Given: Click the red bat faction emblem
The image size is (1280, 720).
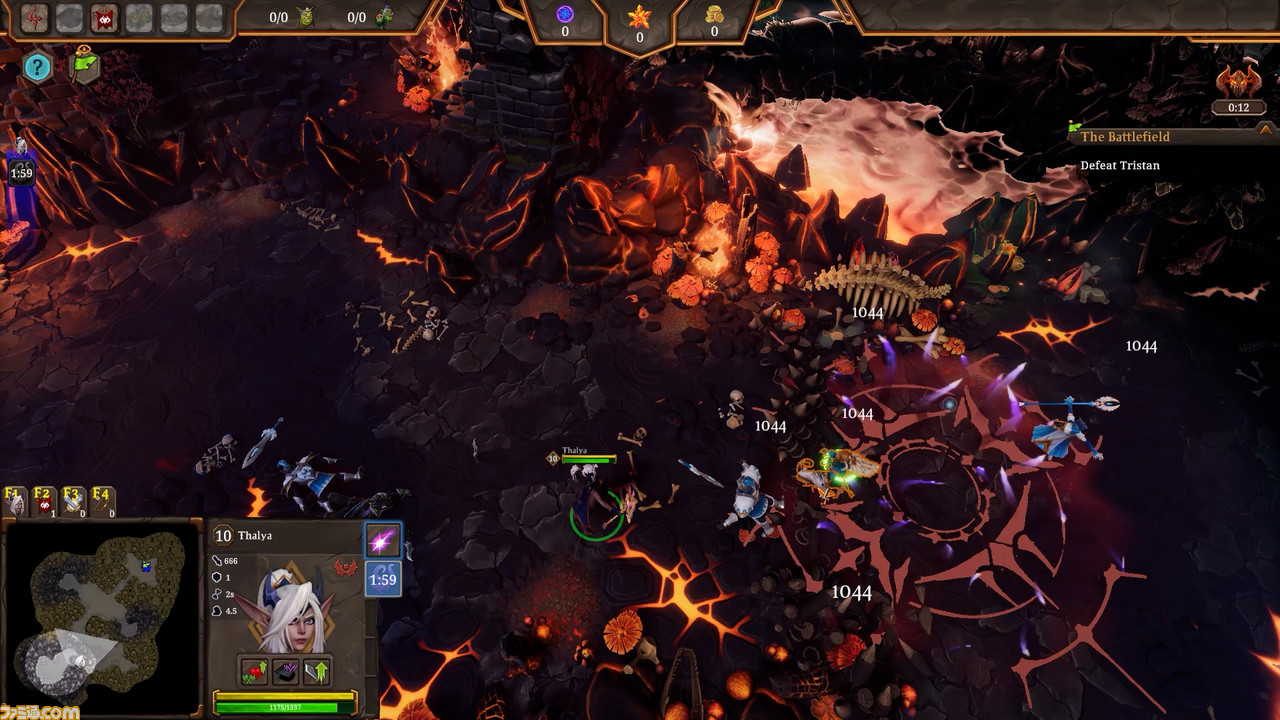Looking at the screenshot, I should 346,569.
